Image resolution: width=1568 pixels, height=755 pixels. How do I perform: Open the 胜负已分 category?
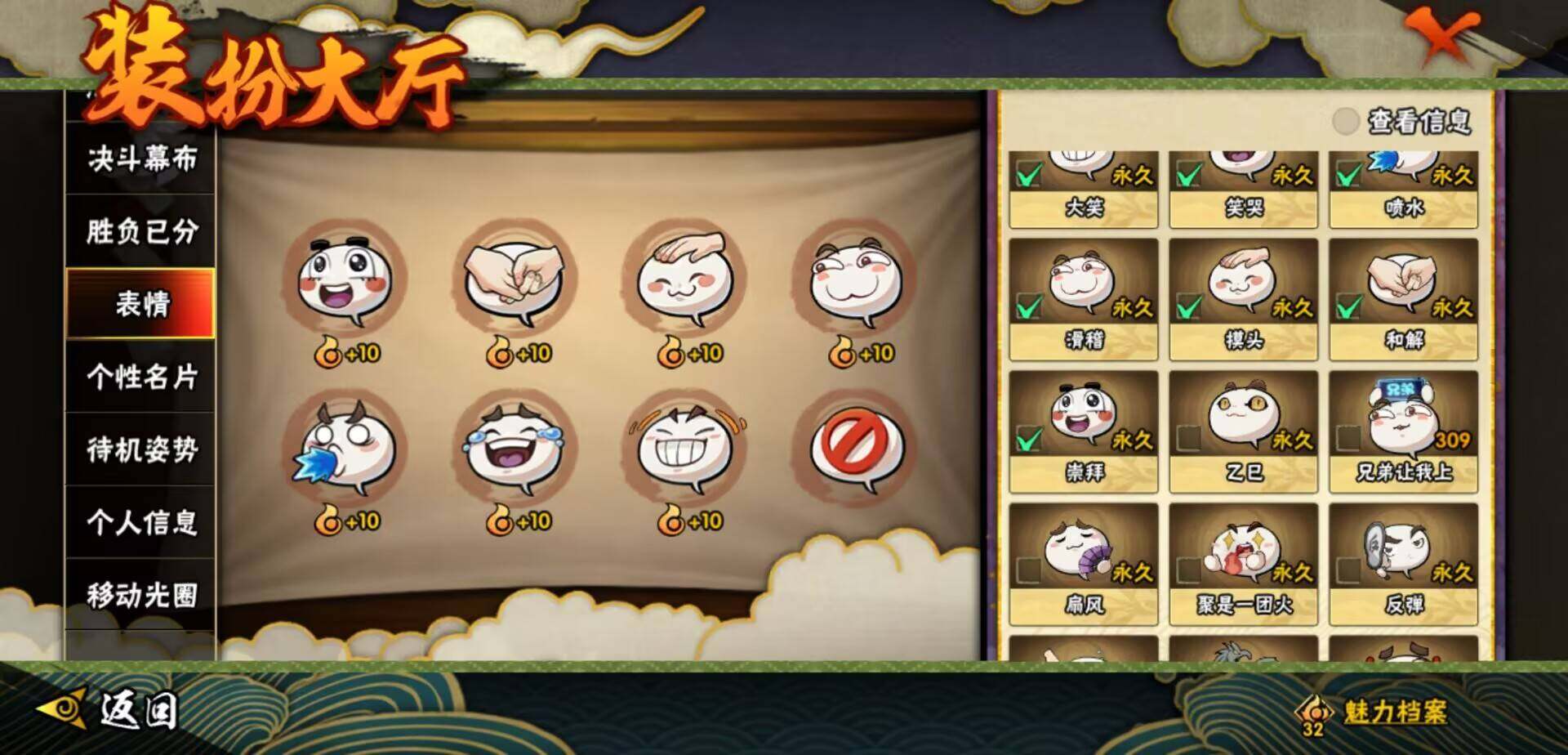tap(141, 231)
